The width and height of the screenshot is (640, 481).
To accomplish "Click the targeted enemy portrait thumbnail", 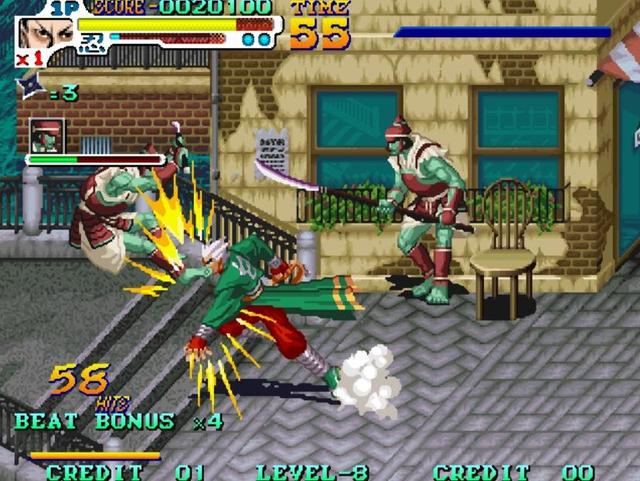I will tap(47, 135).
